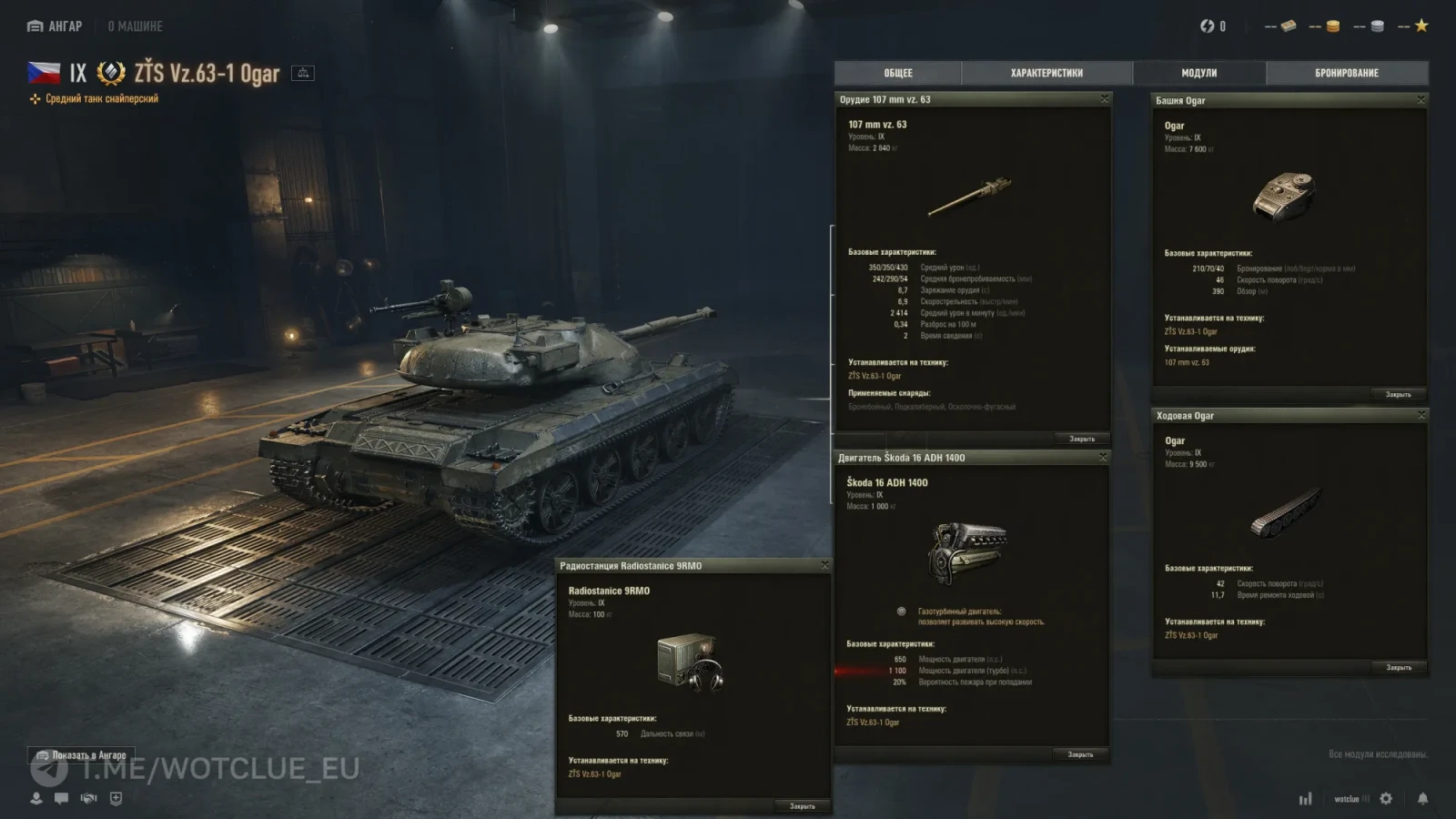The height and width of the screenshot is (819, 1456).
Task: Select the Модули tab
Action: 1198,73
